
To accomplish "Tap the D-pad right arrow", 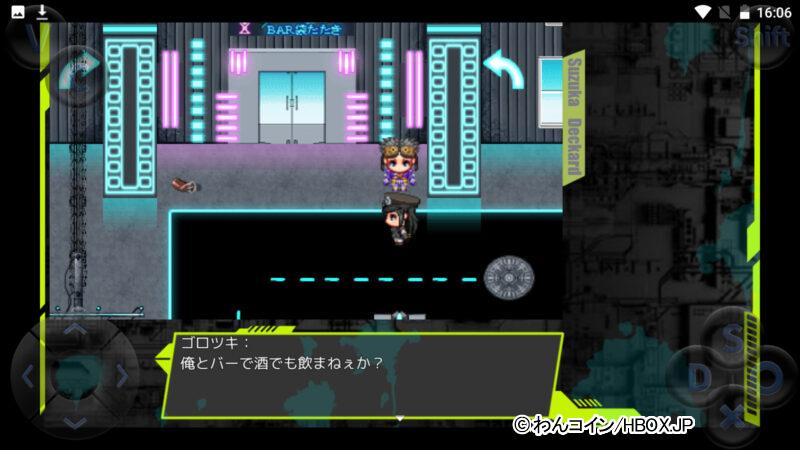I will 122,377.
